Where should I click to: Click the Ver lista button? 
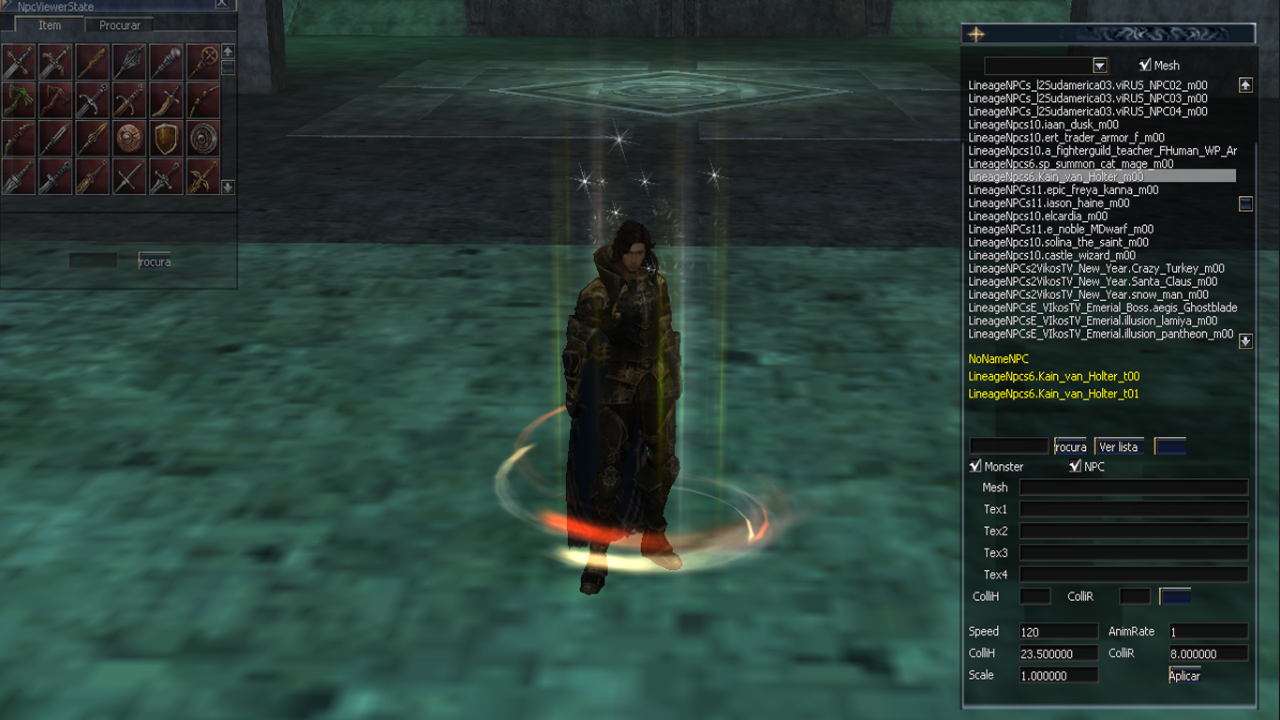click(x=1117, y=446)
